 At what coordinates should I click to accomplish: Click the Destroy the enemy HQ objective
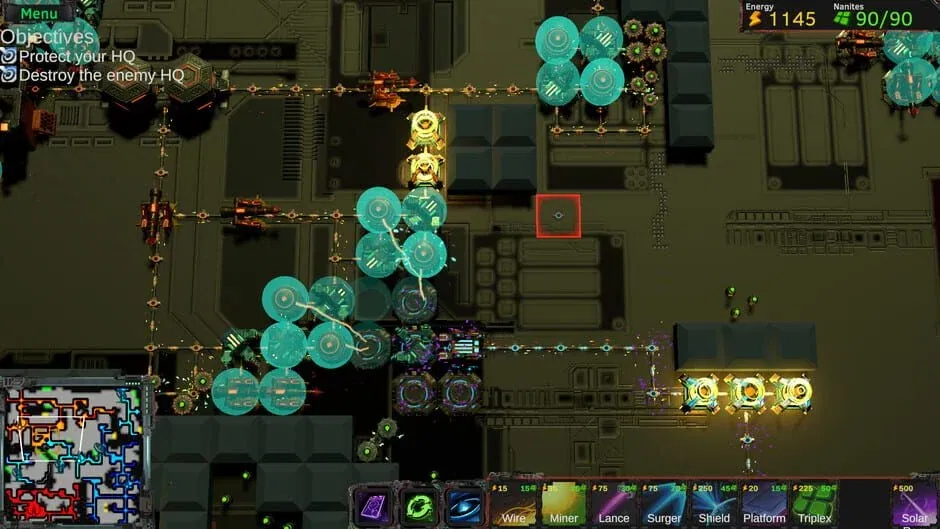click(101, 75)
